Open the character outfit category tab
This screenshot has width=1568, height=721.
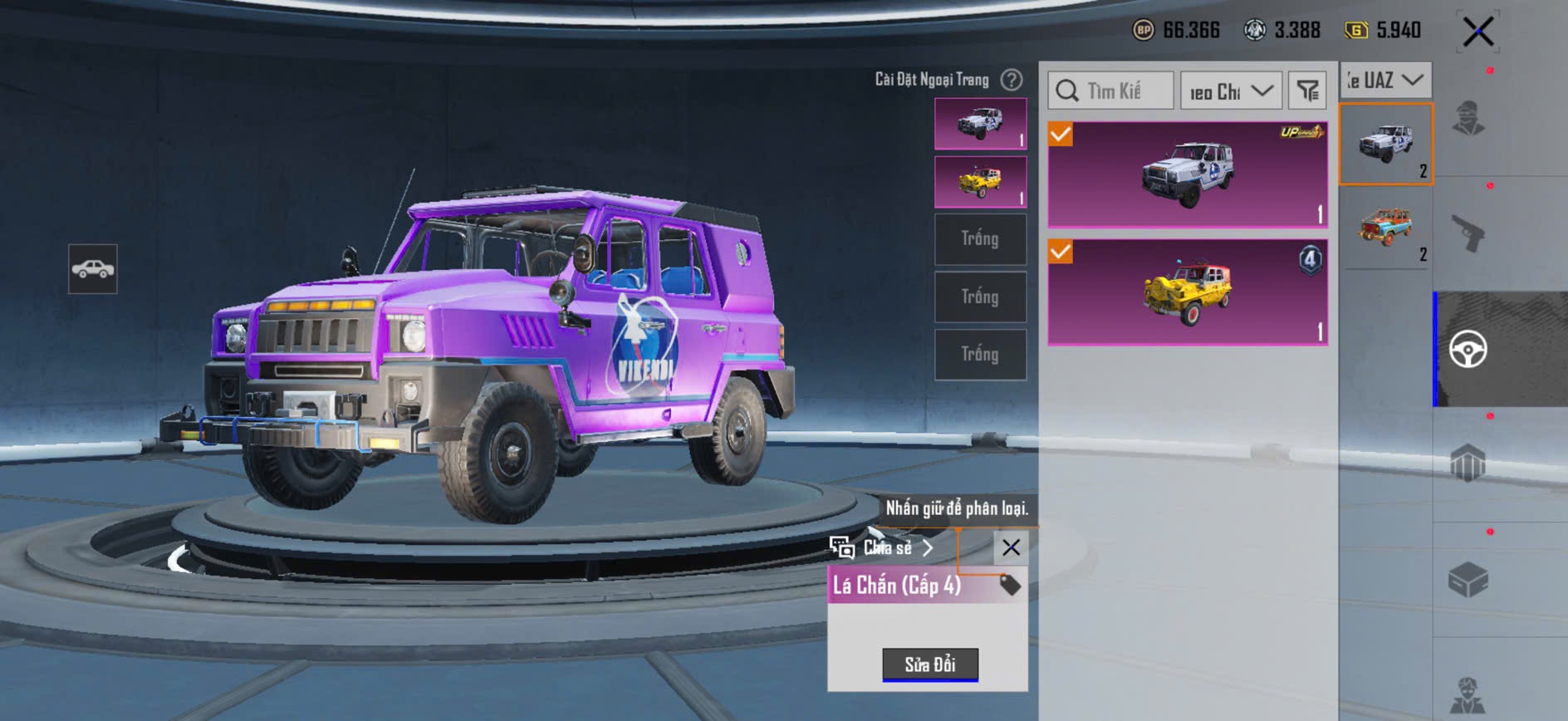tap(1468, 118)
